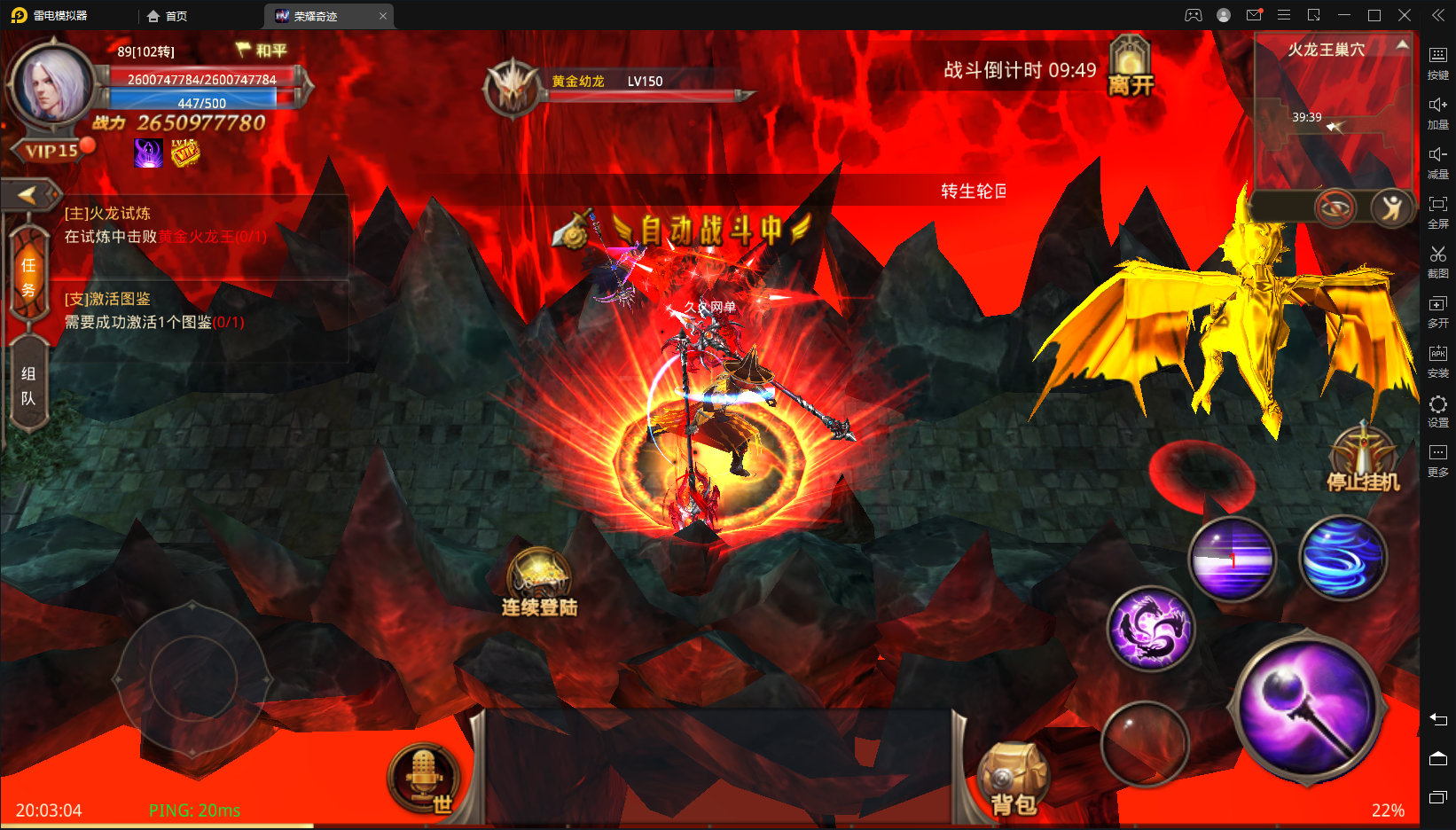Trigger the purple beam skill
Screen dimensions: 1456x830
(x=1232, y=559)
